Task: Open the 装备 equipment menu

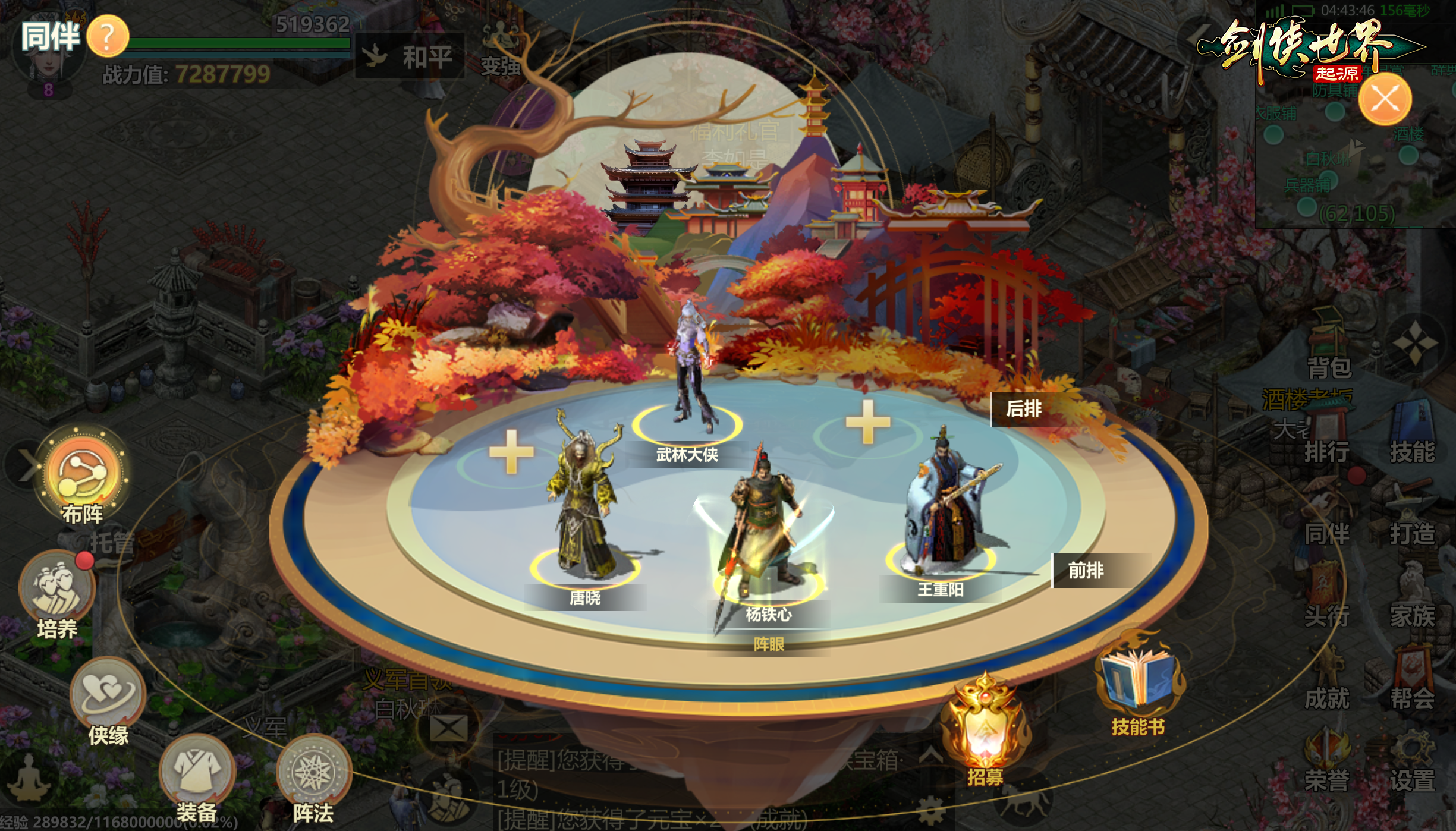Action: (x=197, y=773)
